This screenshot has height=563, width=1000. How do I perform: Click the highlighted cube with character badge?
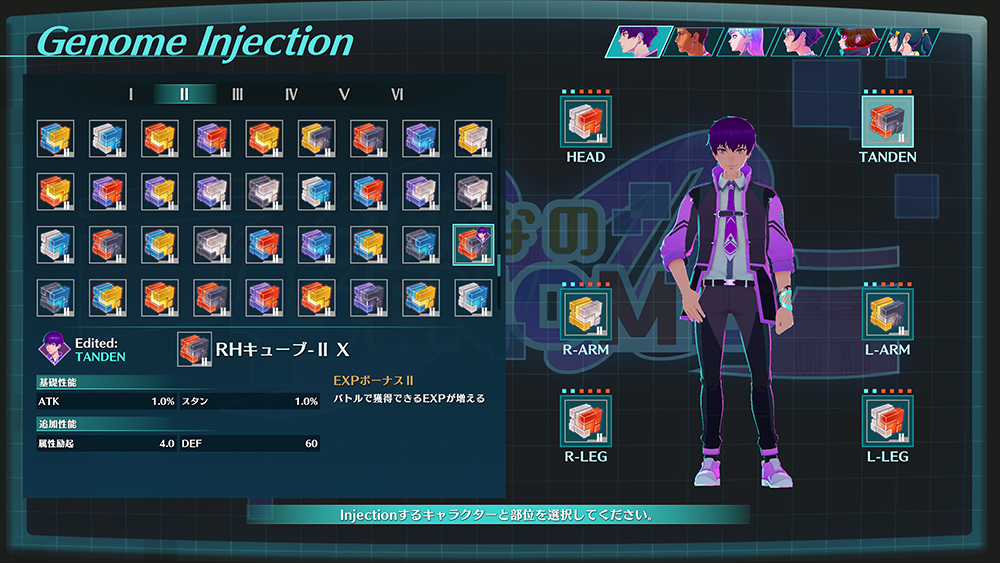point(473,244)
